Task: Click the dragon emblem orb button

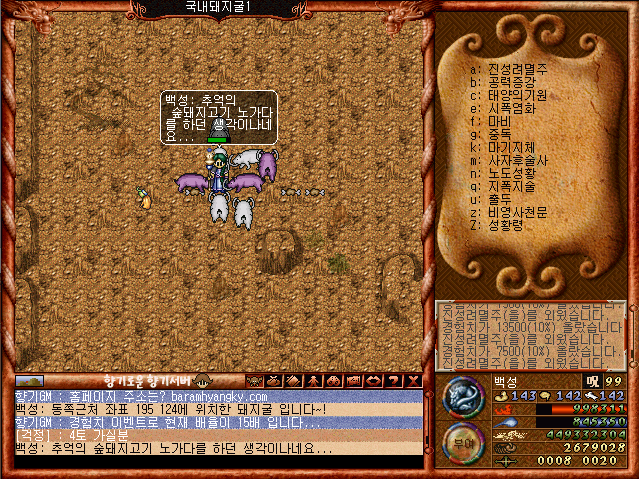Action: pos(463,398)
